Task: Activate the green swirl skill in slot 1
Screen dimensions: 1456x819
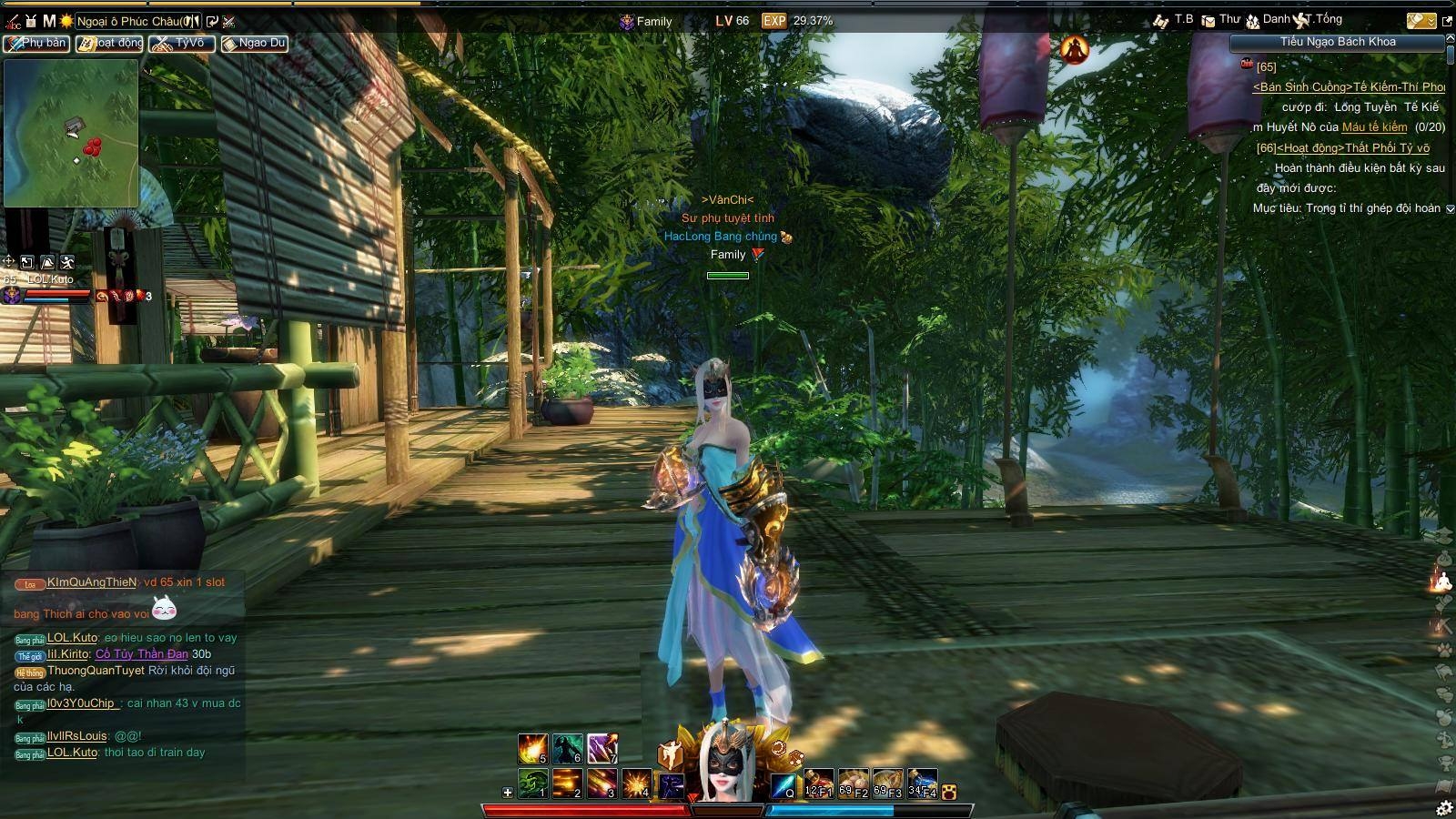Action: 532,783
